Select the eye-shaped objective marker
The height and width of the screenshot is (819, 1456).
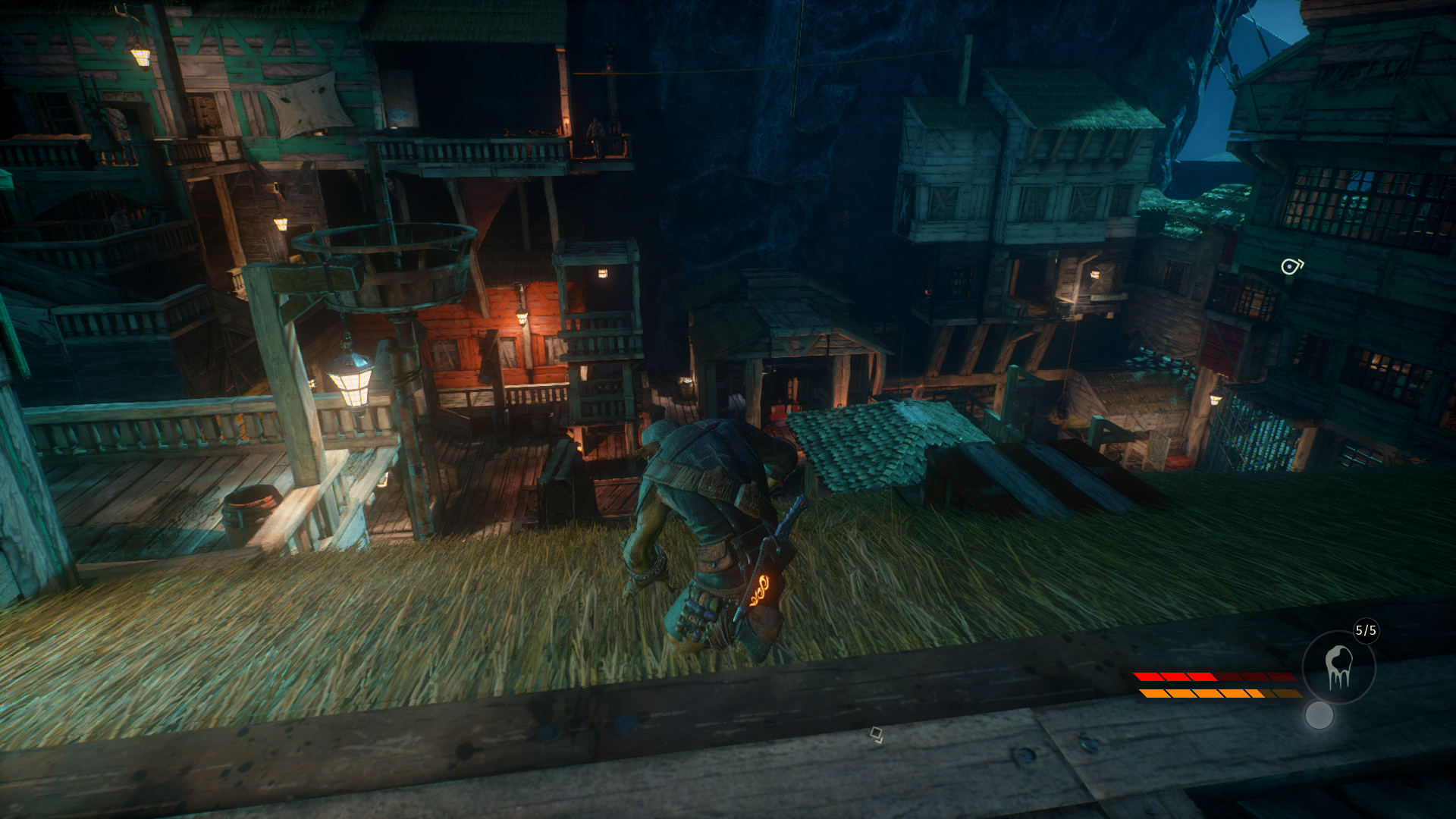1291,266
